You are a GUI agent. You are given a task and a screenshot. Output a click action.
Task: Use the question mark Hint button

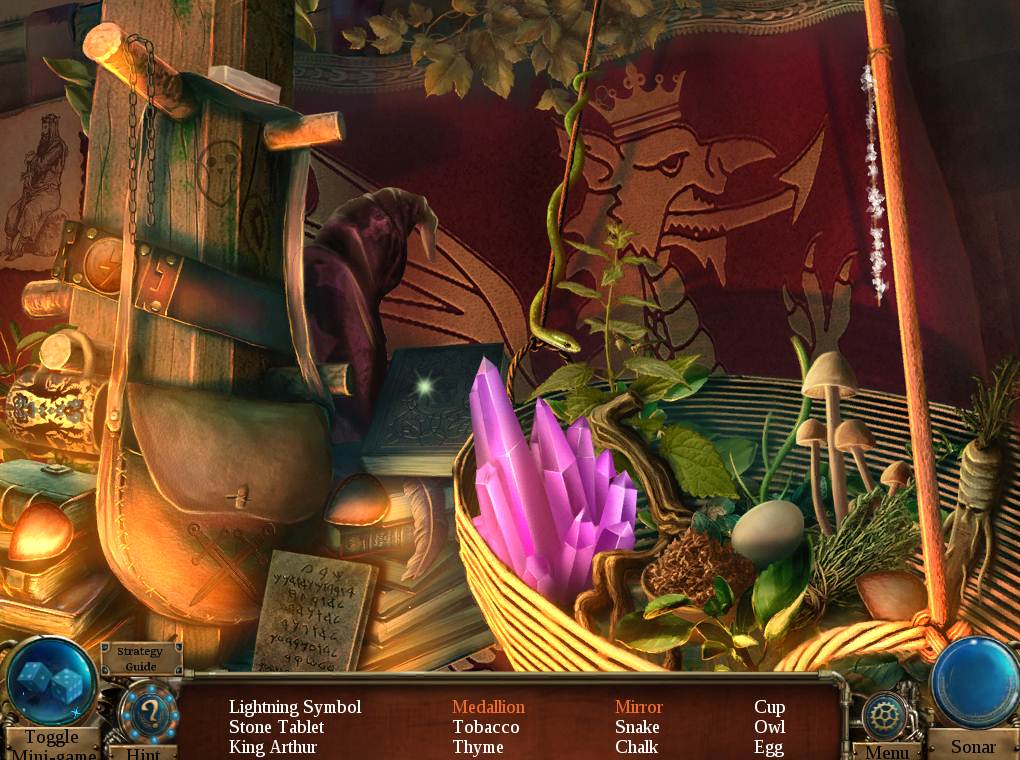[x=148, y=714]
